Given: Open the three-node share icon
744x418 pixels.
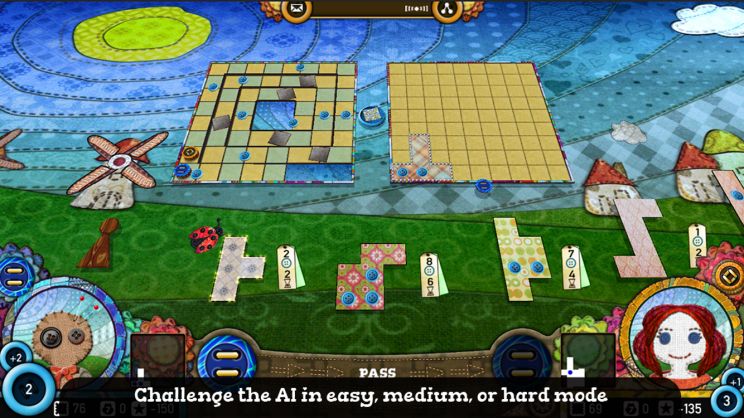Looking at the screenshot, I should click(446, 10).
